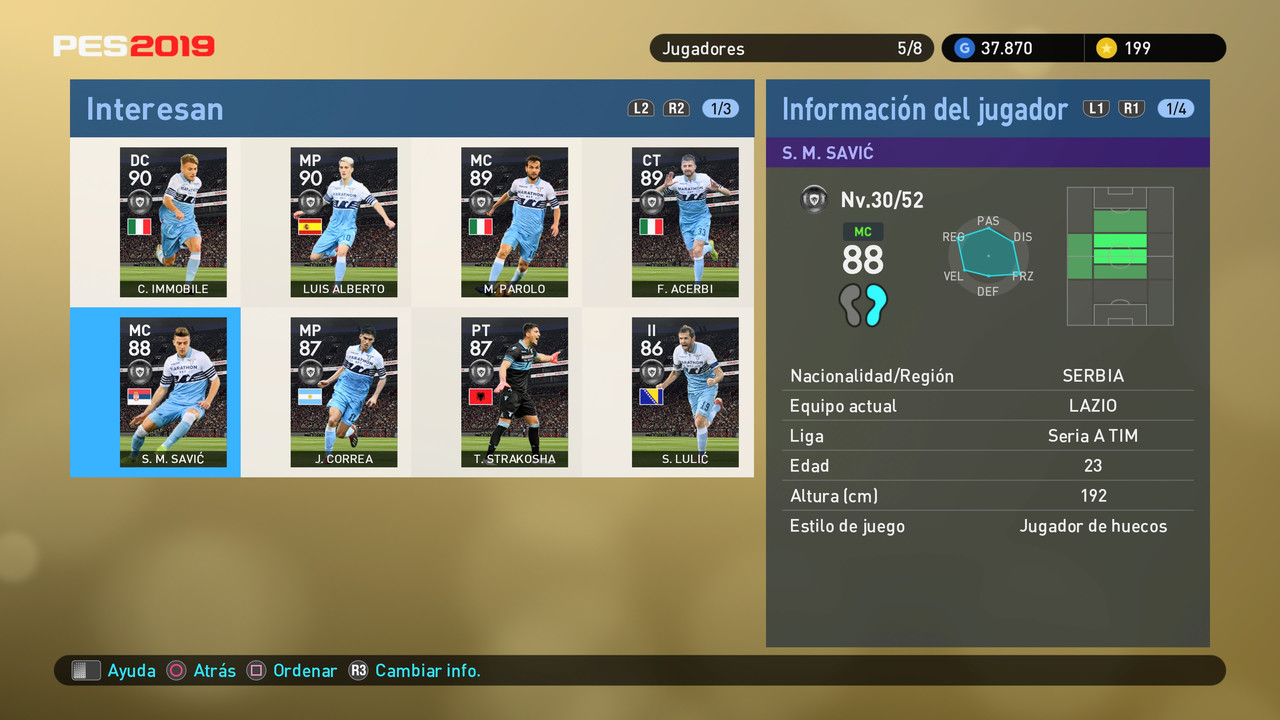Image resolution: width=1280 pixels, height=720 pixels.
Task: Click Ordenar to sort the player list
Action: pos(305,670)
